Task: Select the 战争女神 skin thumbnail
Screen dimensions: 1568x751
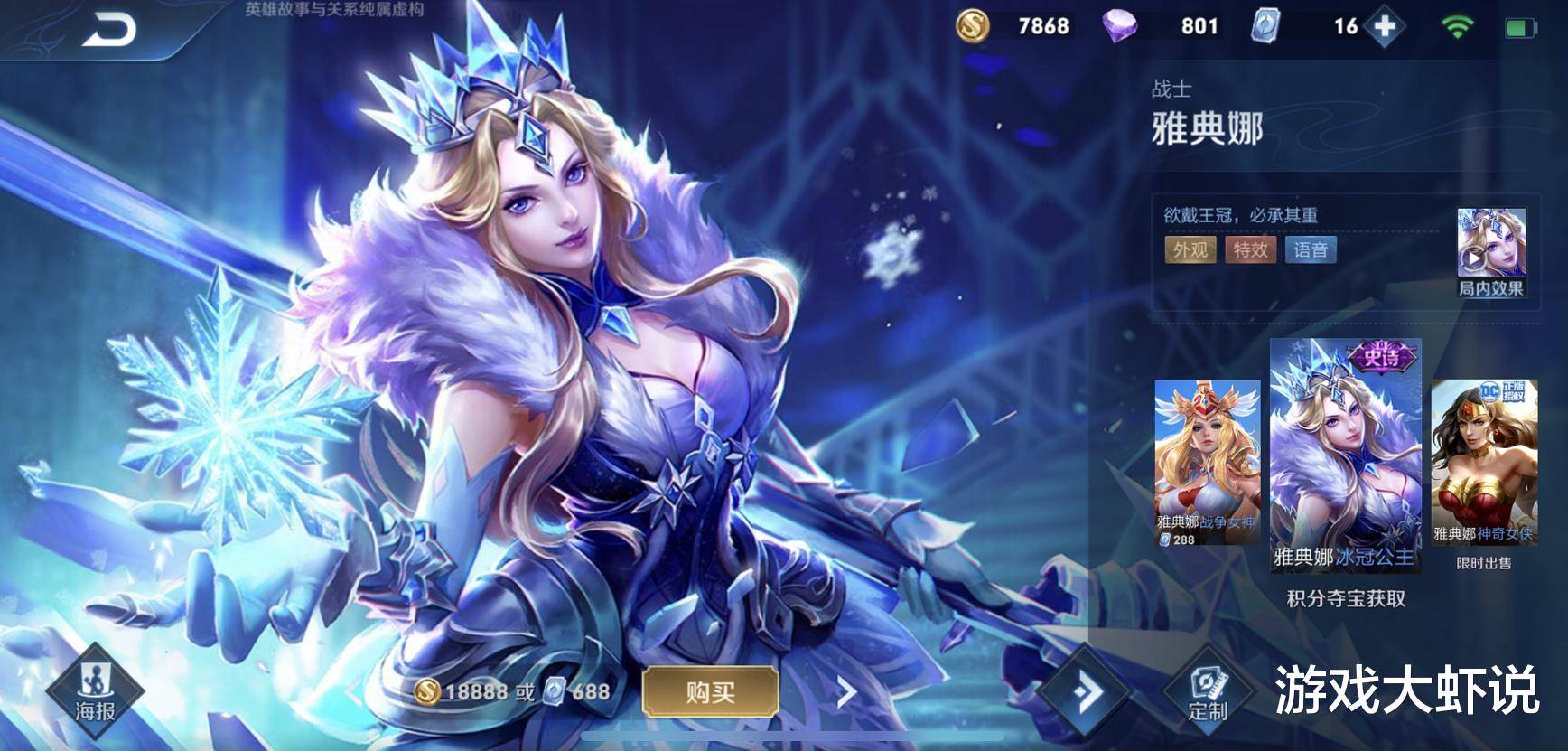Action: pos(1207,462)
